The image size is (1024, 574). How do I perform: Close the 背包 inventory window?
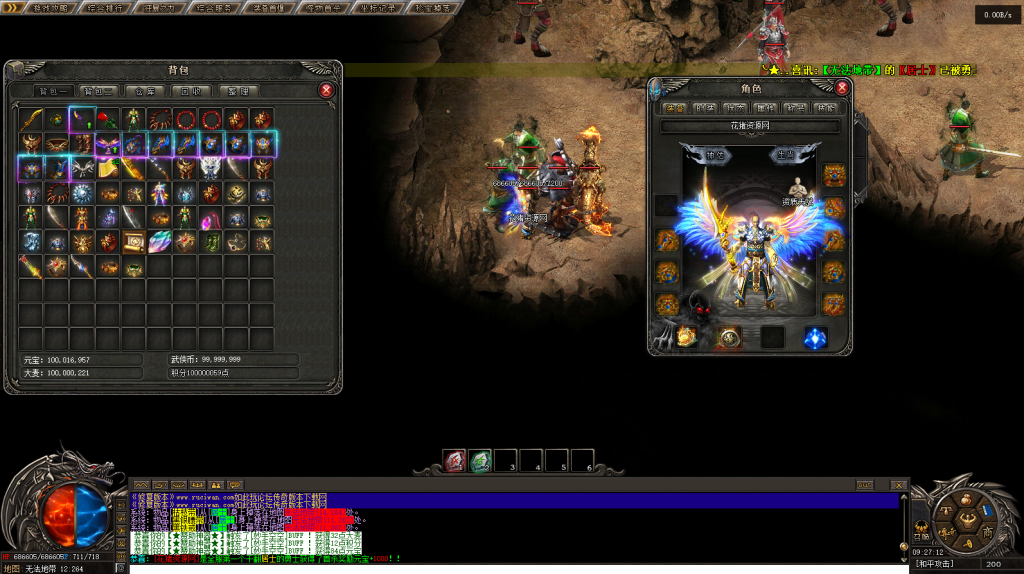(x=326, y=90)
